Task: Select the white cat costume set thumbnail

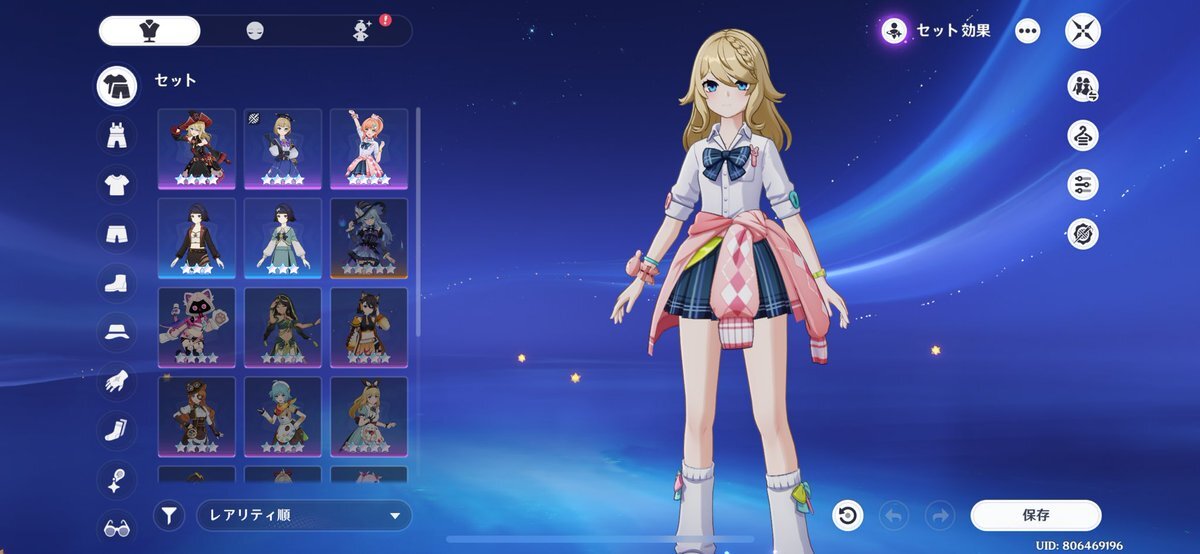Action: [197, 328]
